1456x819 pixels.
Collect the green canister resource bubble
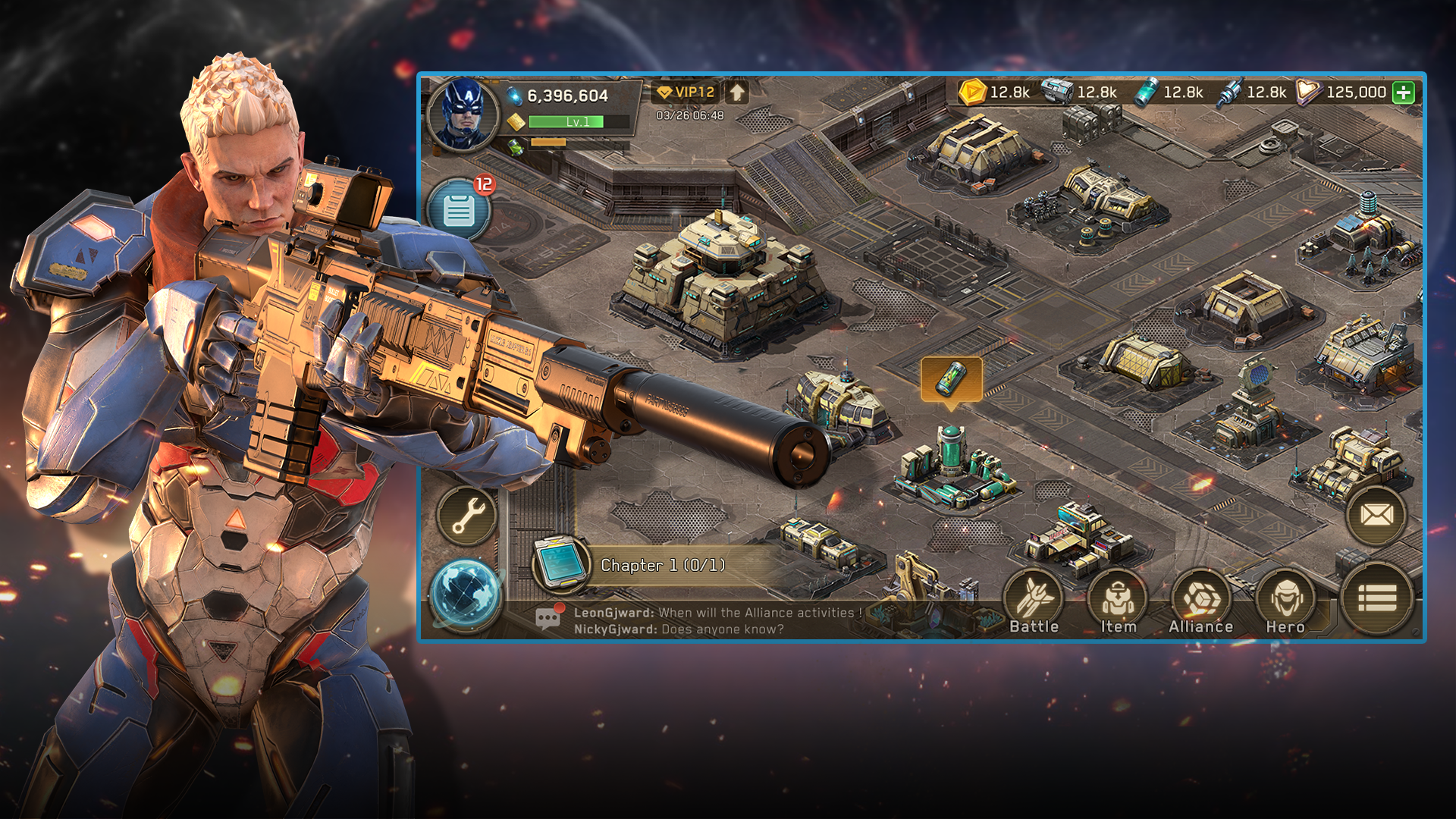pyautogui.click(x=951, y=378)
